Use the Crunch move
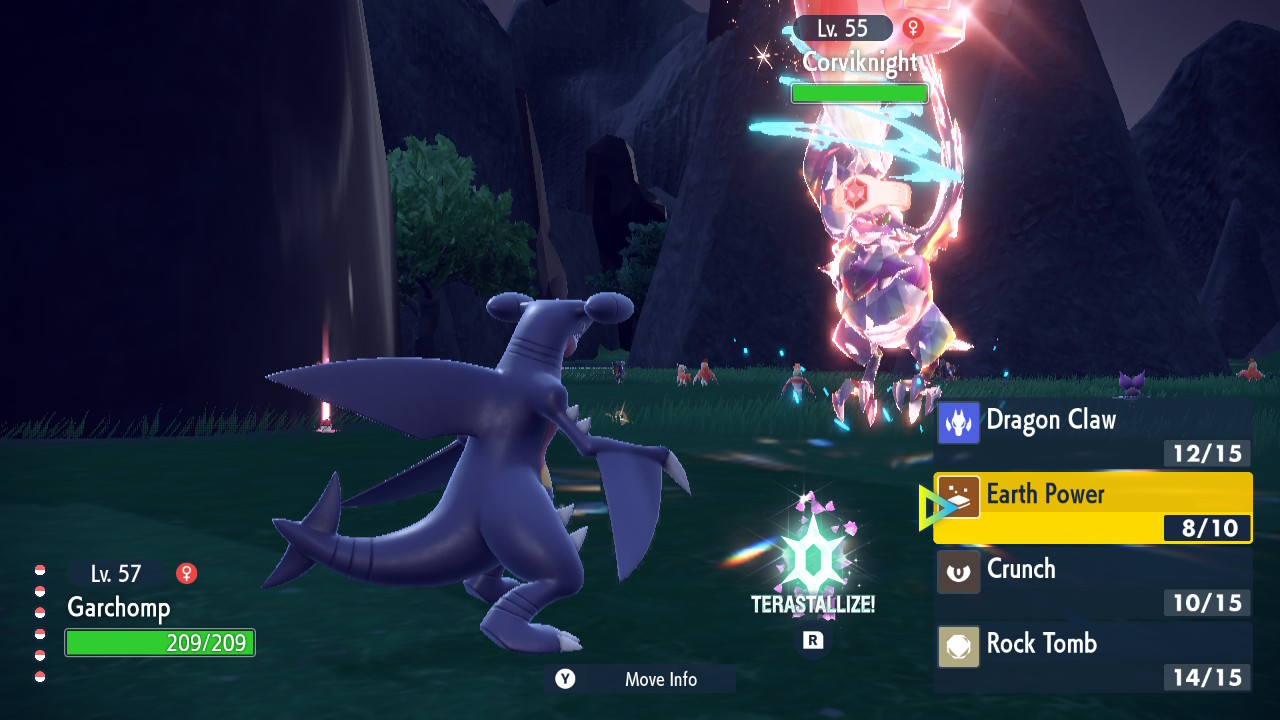Image resolution: width=1280 pixels, height=720 pixels. click(x=1092, y=582)
